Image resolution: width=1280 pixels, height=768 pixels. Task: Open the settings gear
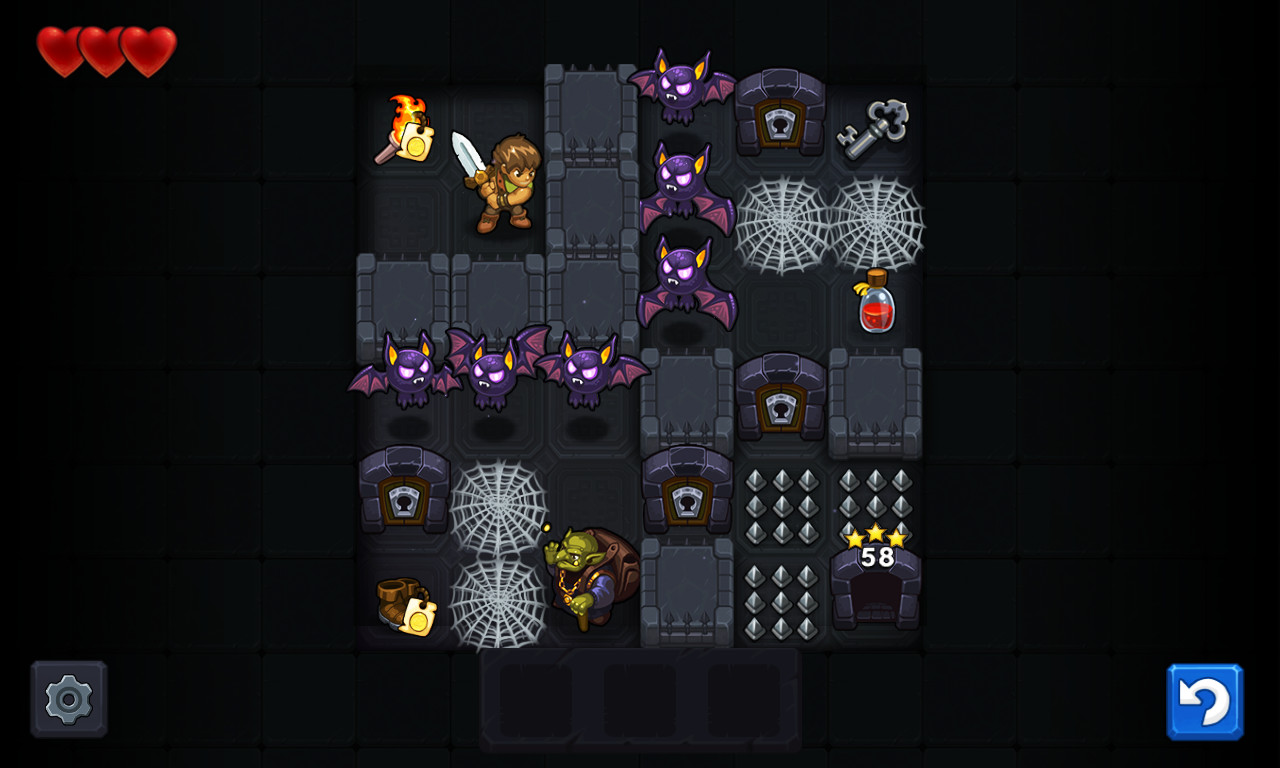point(67,698)
